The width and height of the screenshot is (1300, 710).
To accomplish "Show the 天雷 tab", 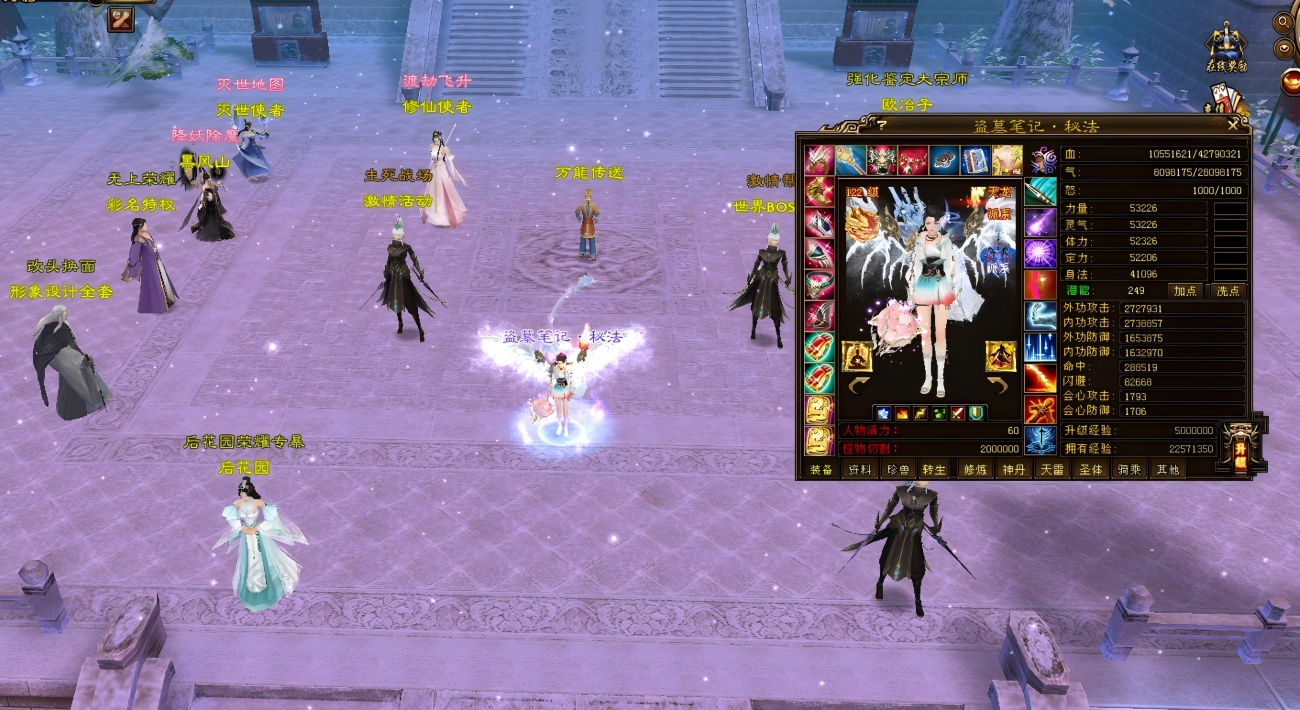I will click(x=1051, y=470).
